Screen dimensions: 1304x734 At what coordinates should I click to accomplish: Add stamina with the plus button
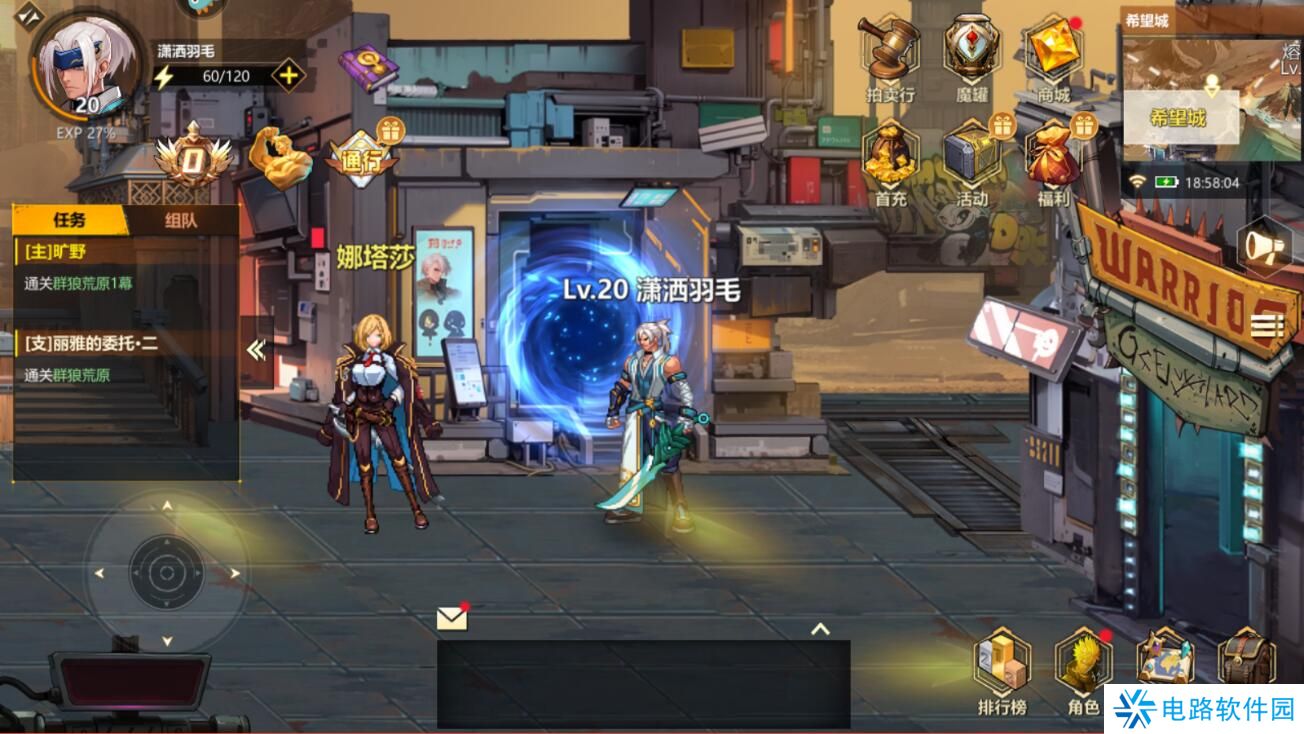(x=288, y=76)
